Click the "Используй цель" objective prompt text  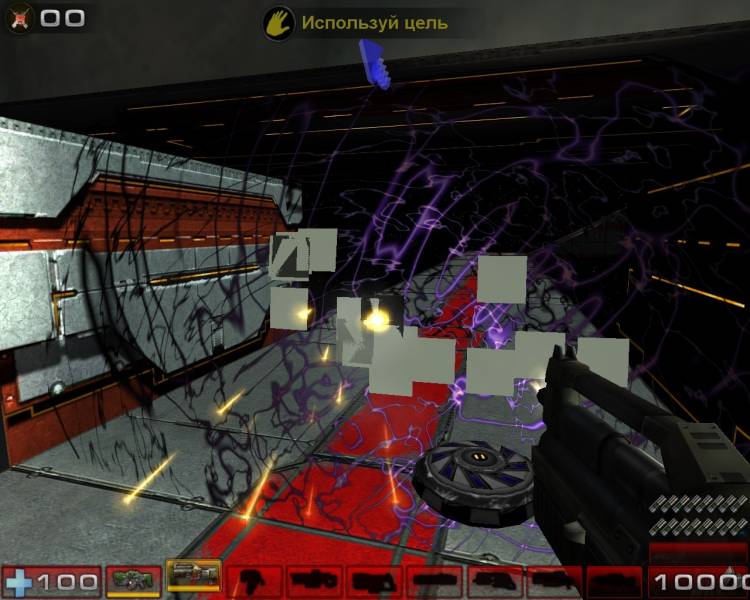click(x=374, y=23)
